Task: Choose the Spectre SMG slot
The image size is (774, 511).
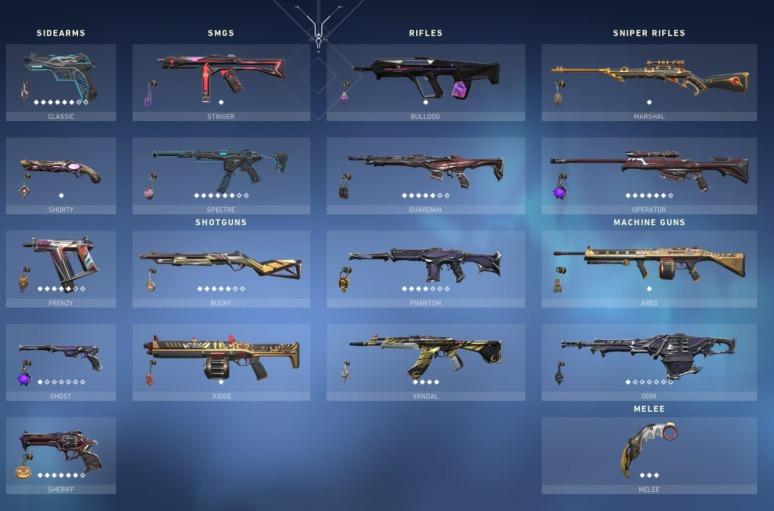Action: pyautogui.click(x=221, y=175)
